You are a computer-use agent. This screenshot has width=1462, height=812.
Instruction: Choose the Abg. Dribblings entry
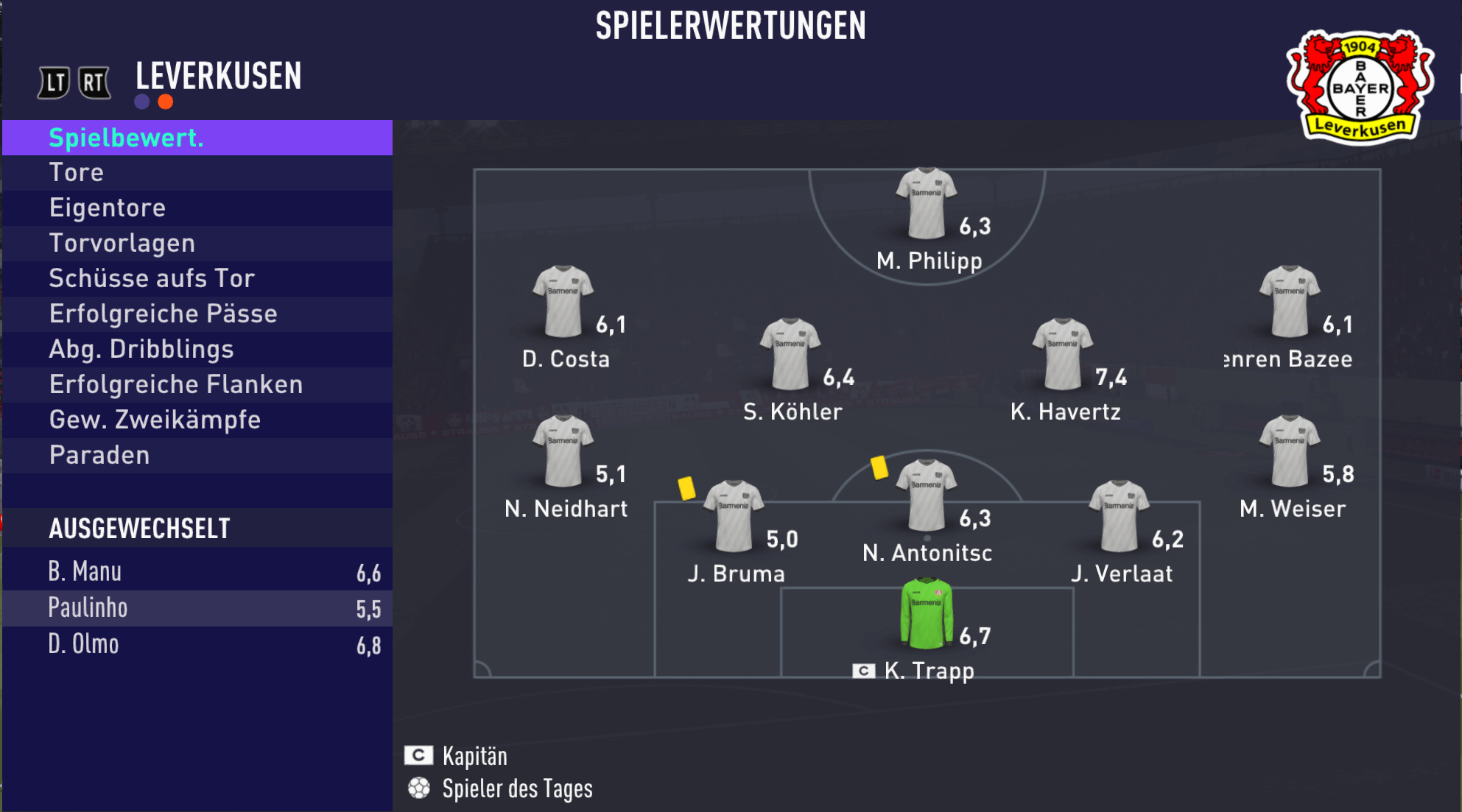pyautogui.click(x=197, y=350)
